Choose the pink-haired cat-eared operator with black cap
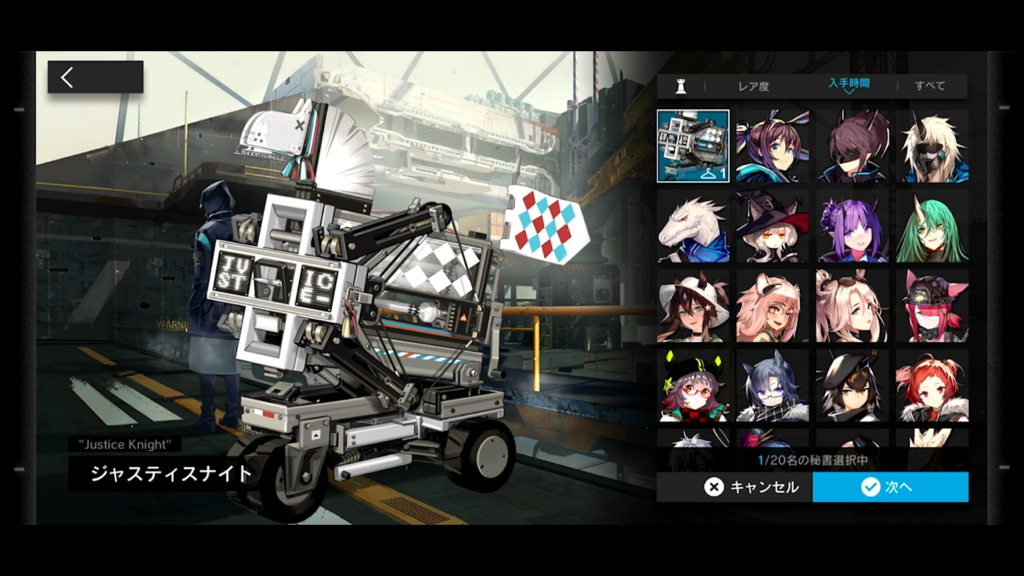 932,306
